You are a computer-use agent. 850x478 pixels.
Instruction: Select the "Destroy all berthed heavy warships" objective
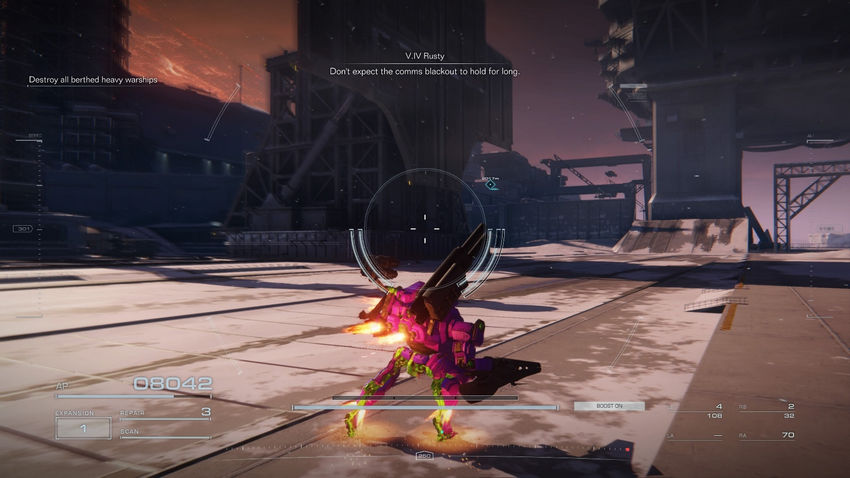(93, 80)
